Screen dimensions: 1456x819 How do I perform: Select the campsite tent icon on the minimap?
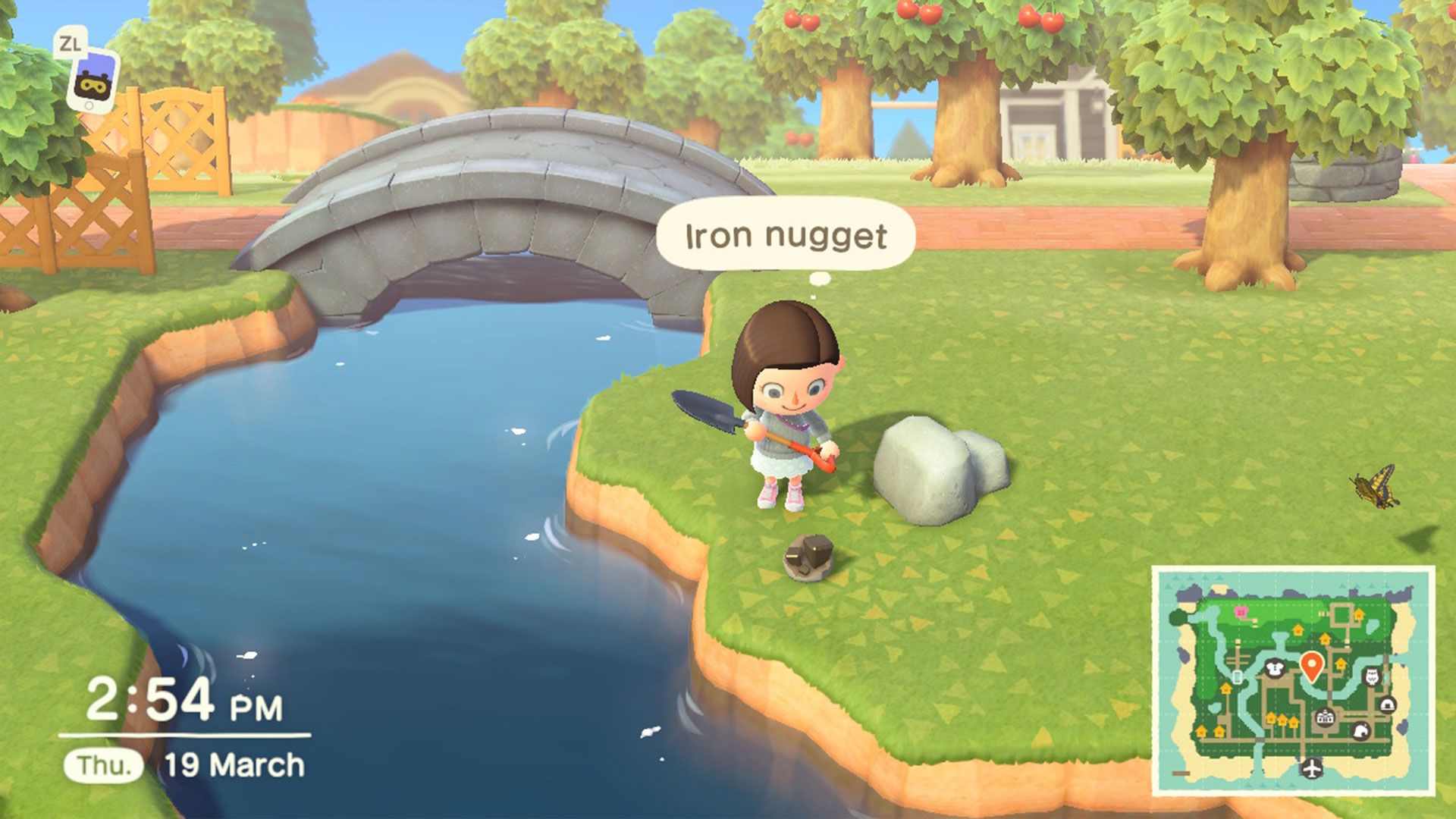[1389, 704]
